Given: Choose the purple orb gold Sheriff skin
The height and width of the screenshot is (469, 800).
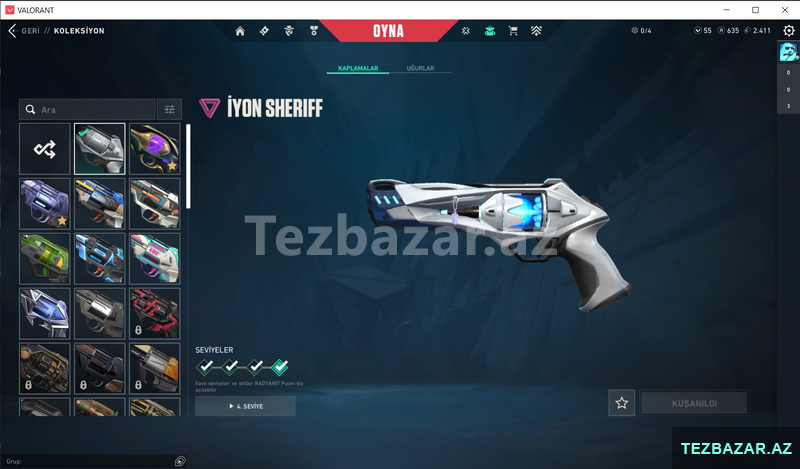Looking at the screenshot, I should (154, 148).
